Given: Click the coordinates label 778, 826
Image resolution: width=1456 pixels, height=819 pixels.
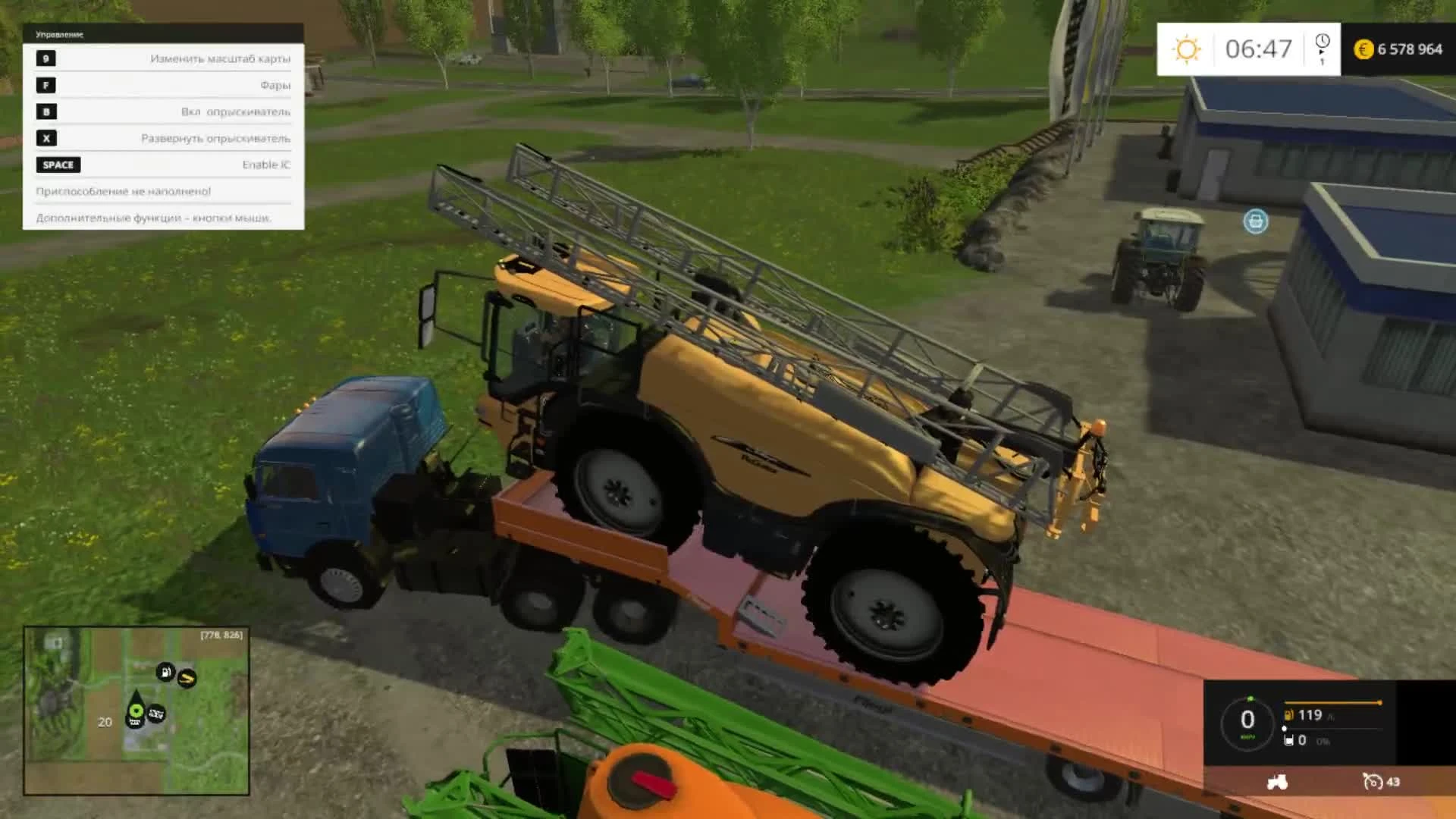Looking at the screenshot, I should point(221,635).
